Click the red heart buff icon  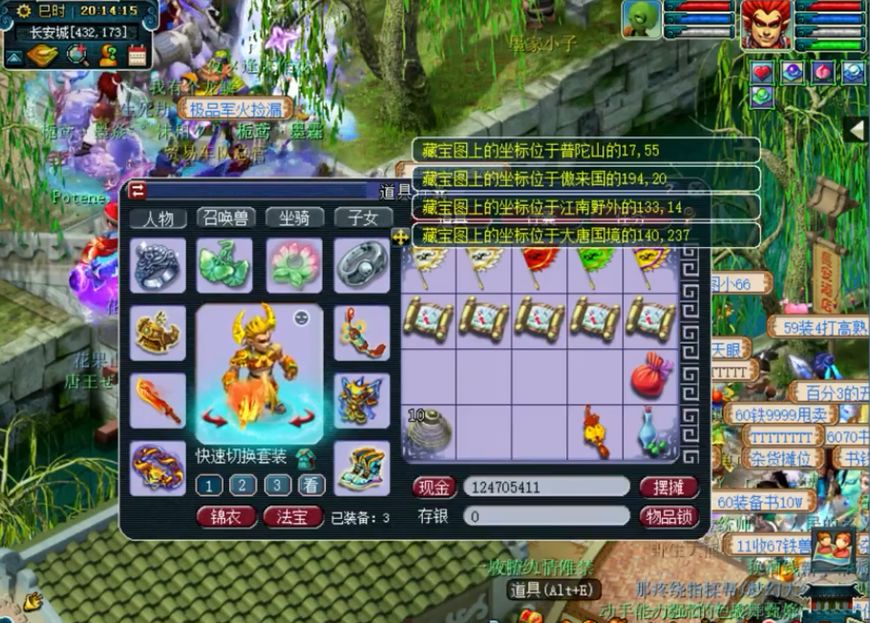763,72
